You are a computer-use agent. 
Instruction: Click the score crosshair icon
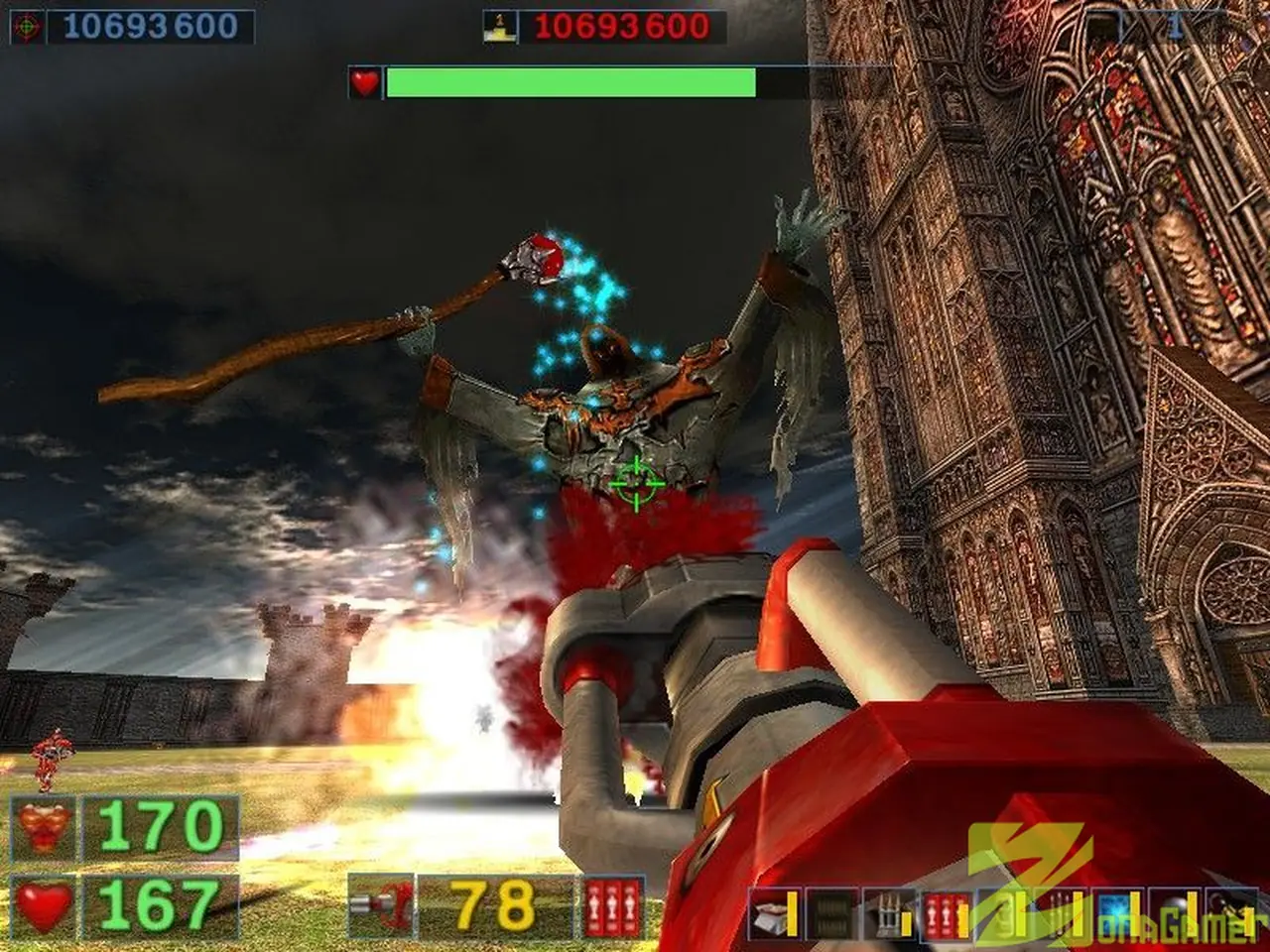coord(27,27)
